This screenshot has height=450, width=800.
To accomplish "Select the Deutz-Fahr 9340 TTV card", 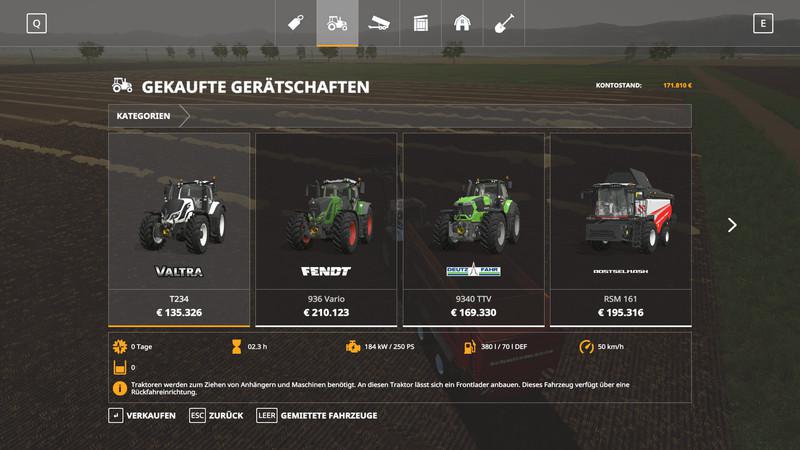I will click(x=473, y=229).
